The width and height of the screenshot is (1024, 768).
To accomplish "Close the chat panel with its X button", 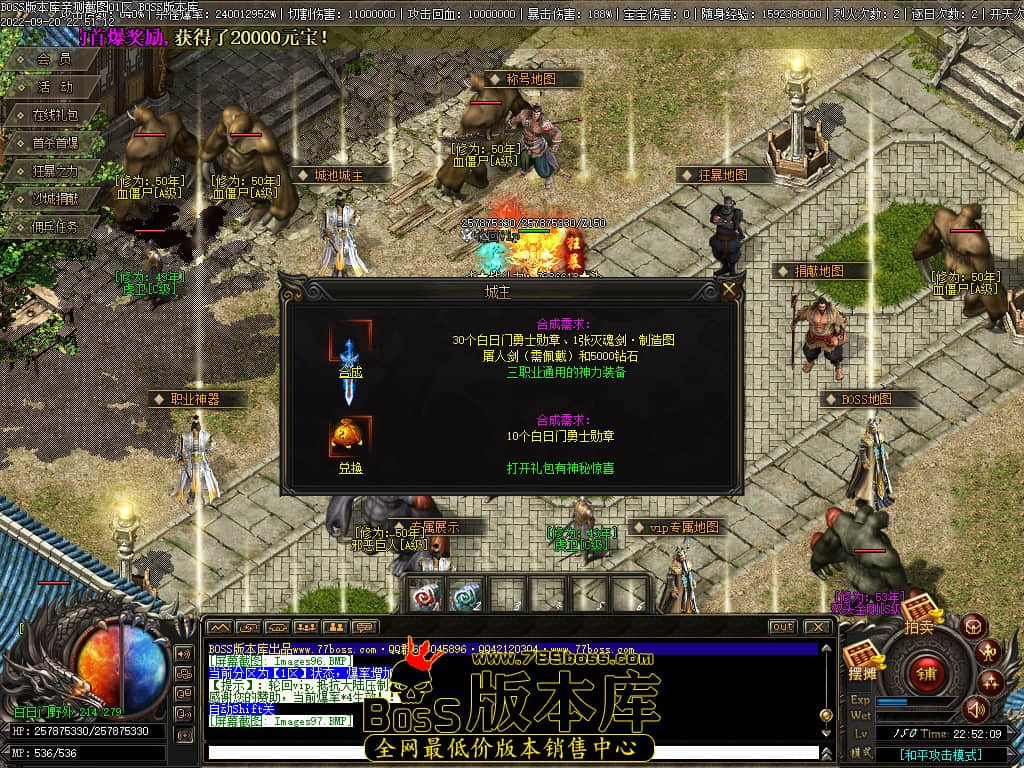I will point(817,627).
